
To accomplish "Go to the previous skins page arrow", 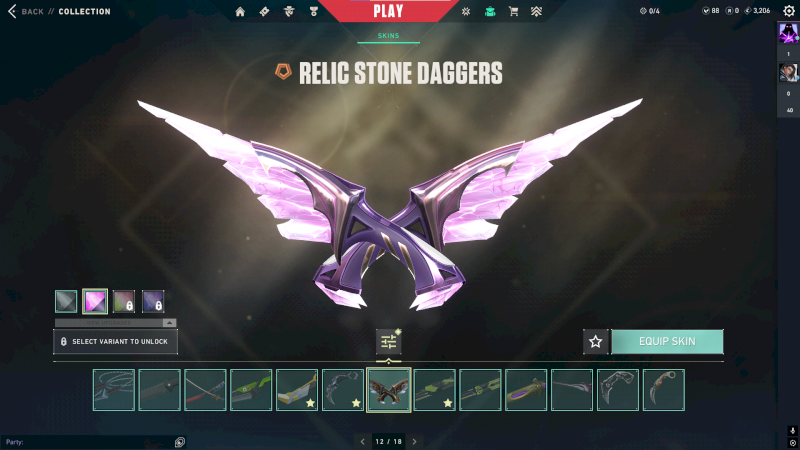I will click(x=363, y=441).
